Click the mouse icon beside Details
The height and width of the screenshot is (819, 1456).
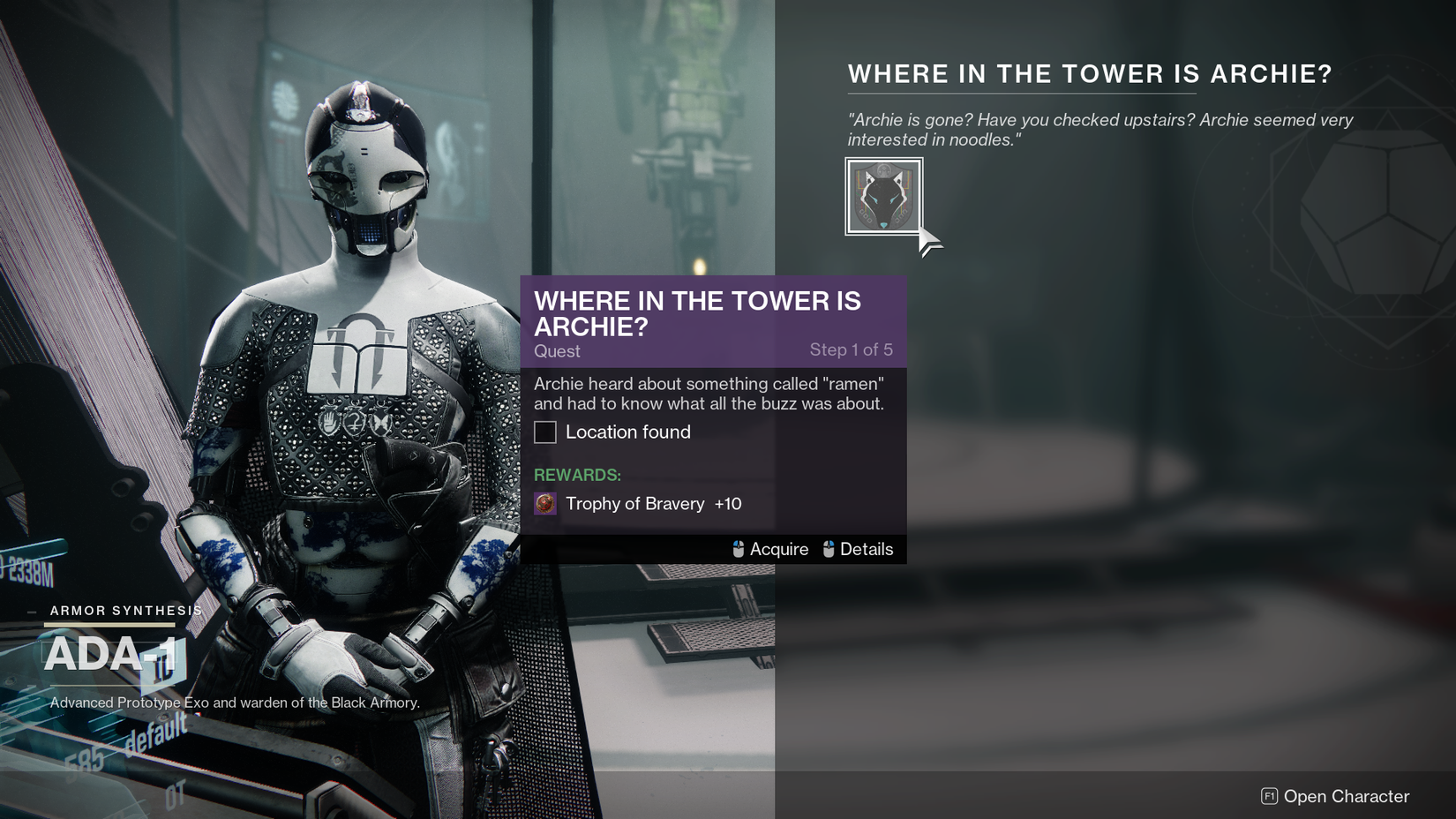pos(828,549)
